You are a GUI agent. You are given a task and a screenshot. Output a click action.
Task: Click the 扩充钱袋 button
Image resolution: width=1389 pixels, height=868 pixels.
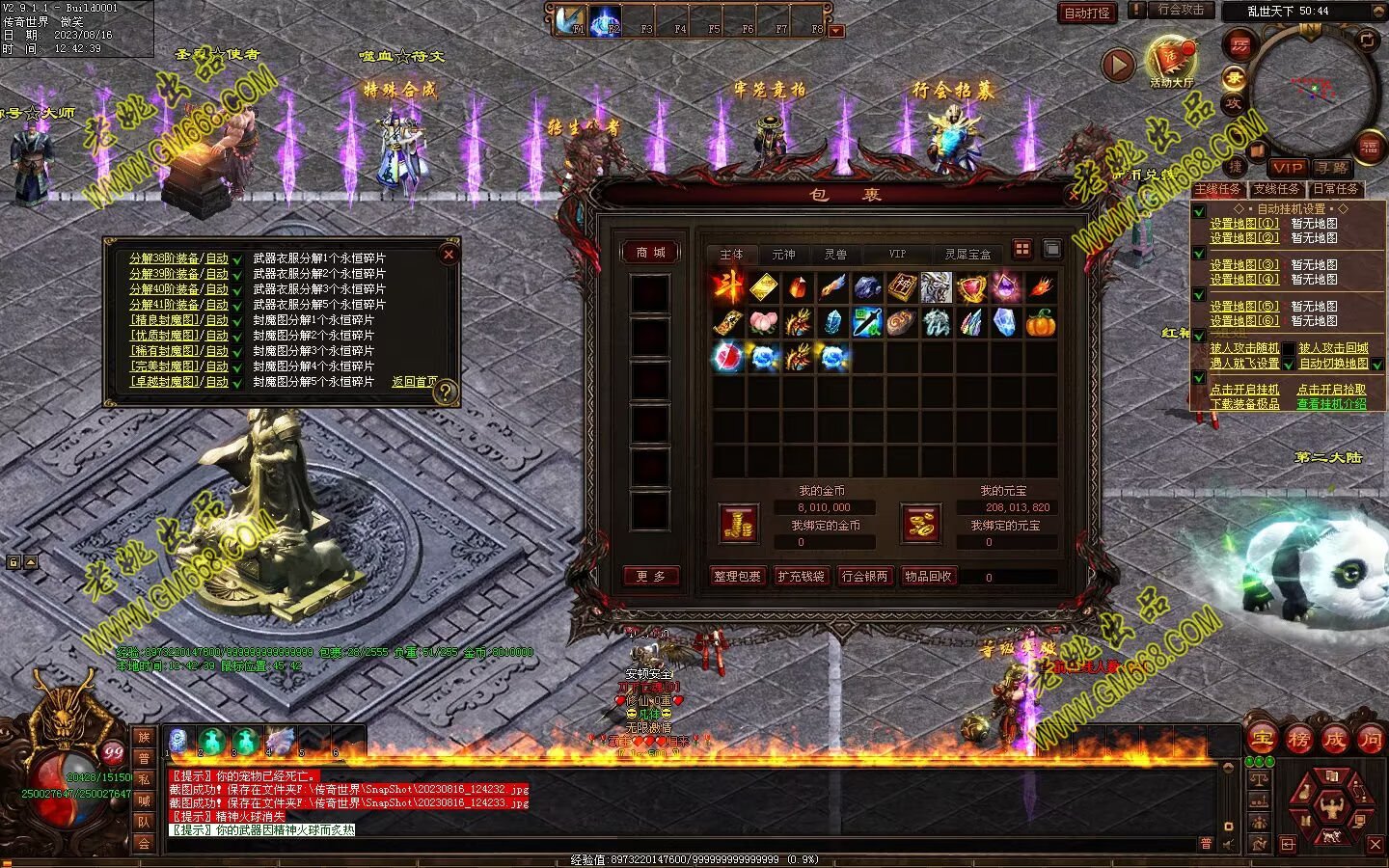[x=801, y=576]
